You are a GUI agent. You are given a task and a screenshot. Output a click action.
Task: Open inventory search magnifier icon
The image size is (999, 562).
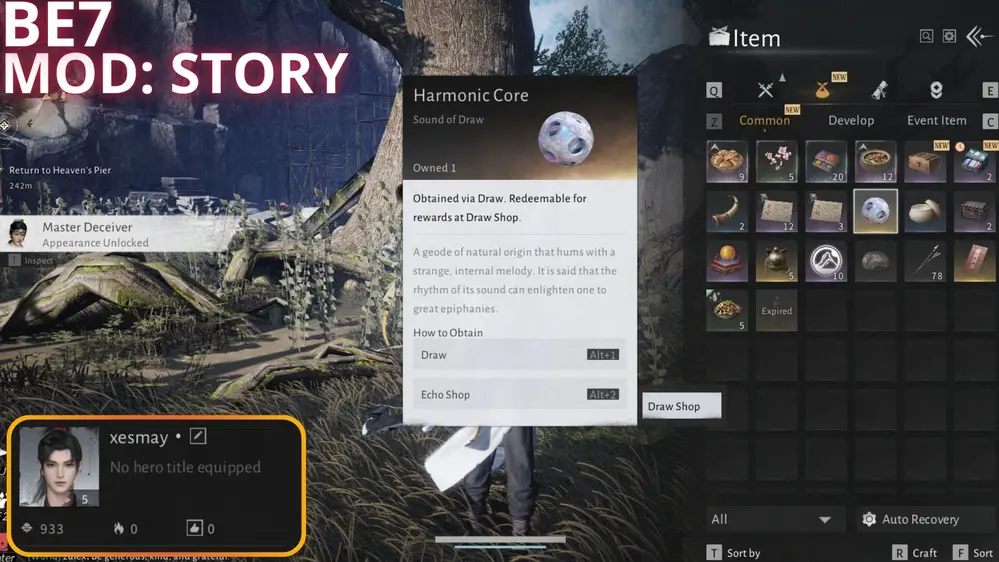[927, 37]
